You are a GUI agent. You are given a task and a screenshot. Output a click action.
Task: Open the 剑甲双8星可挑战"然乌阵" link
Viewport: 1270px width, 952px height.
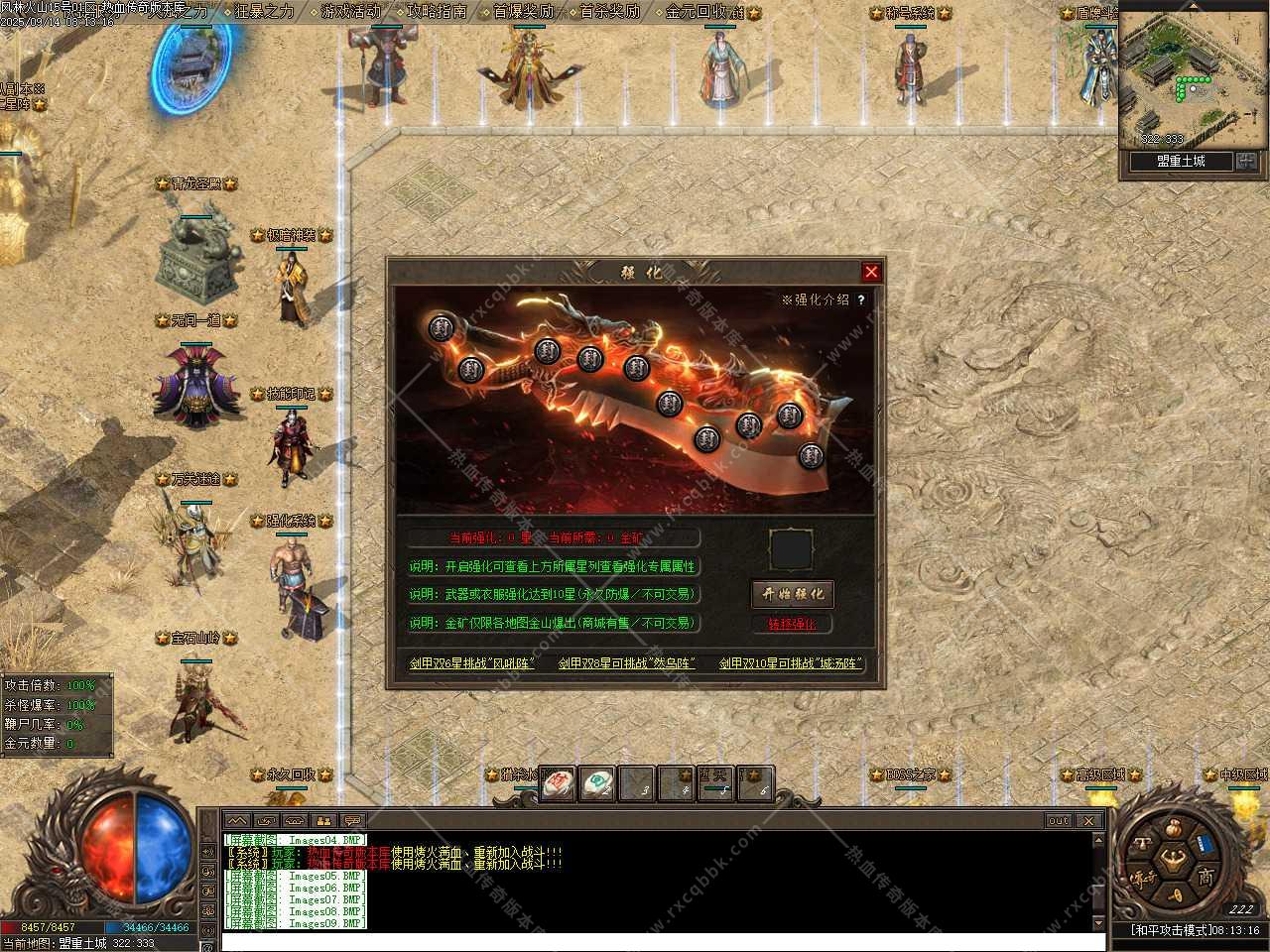coord(626,663)
